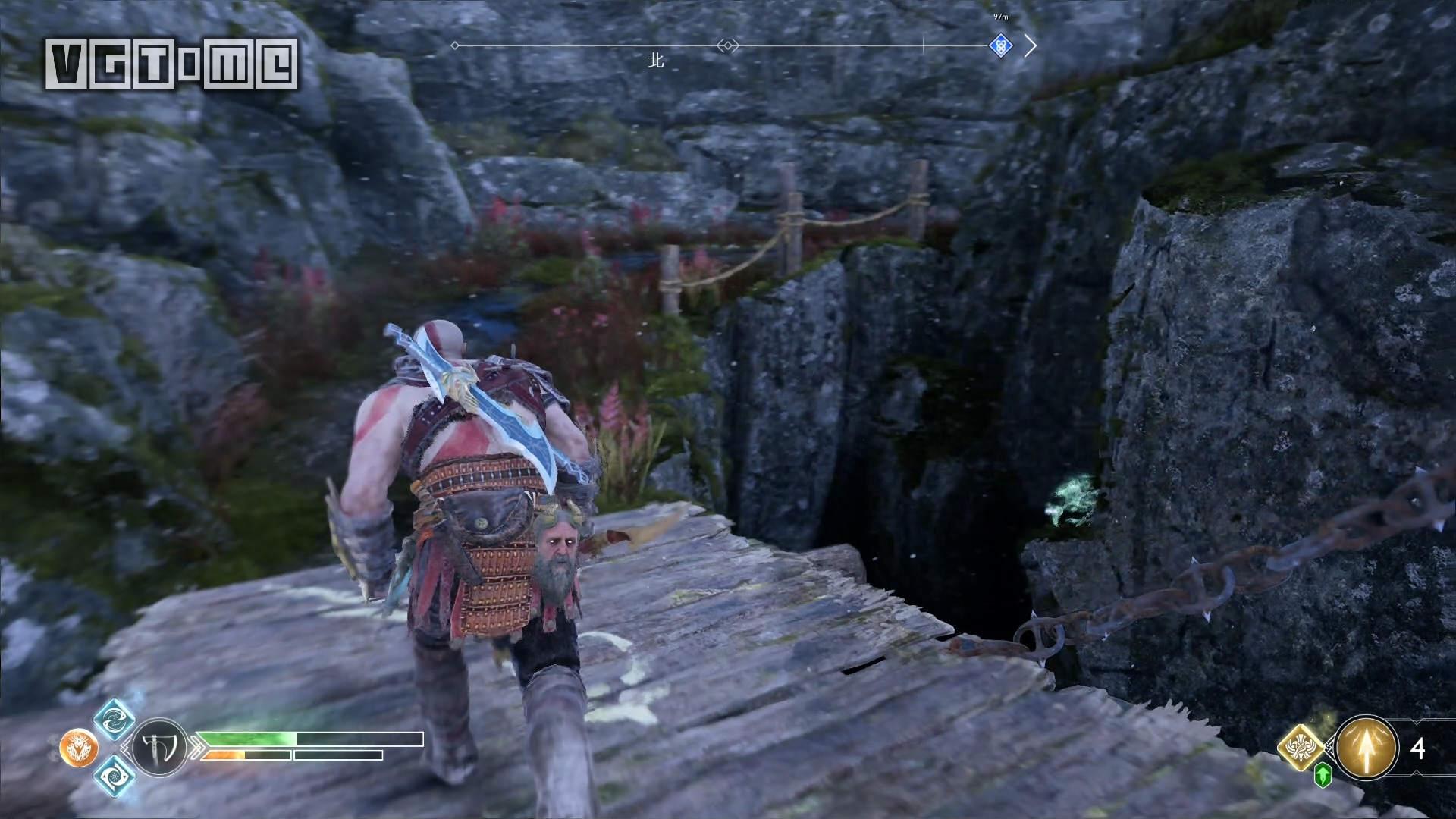Image resolution: width=1456 pixels, height=819 pixels.
Task: Activate the orange Spartan Rage emblem
Action: (x=79, y=748)
